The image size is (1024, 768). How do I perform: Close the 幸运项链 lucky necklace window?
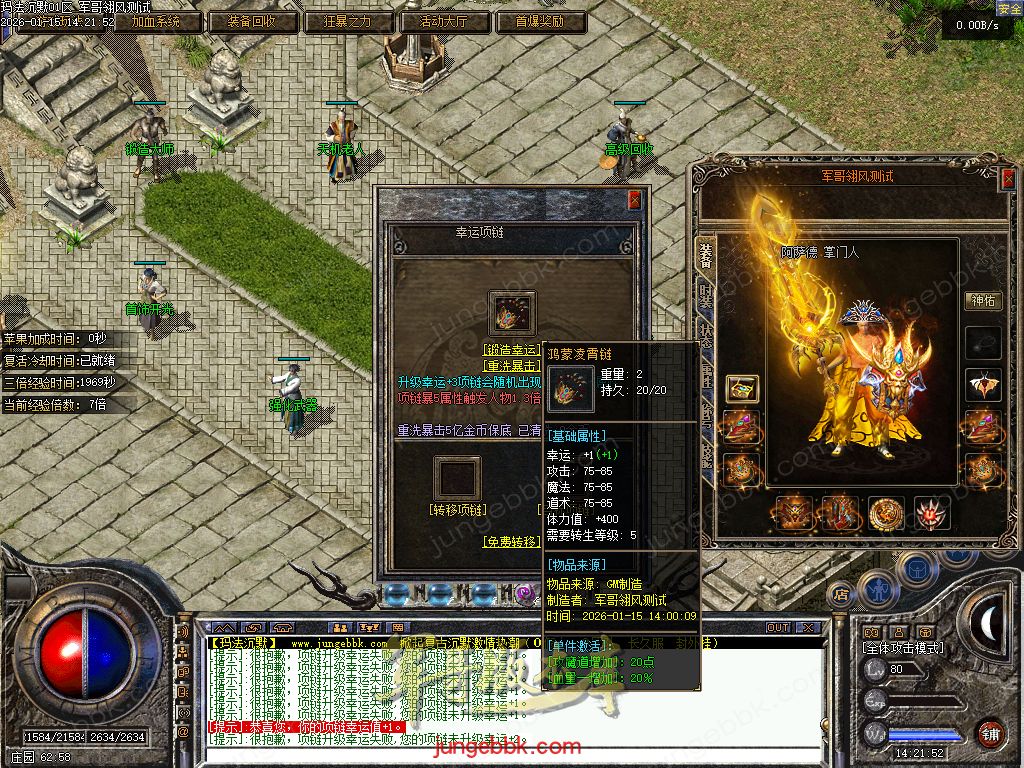tap(634, 200)
